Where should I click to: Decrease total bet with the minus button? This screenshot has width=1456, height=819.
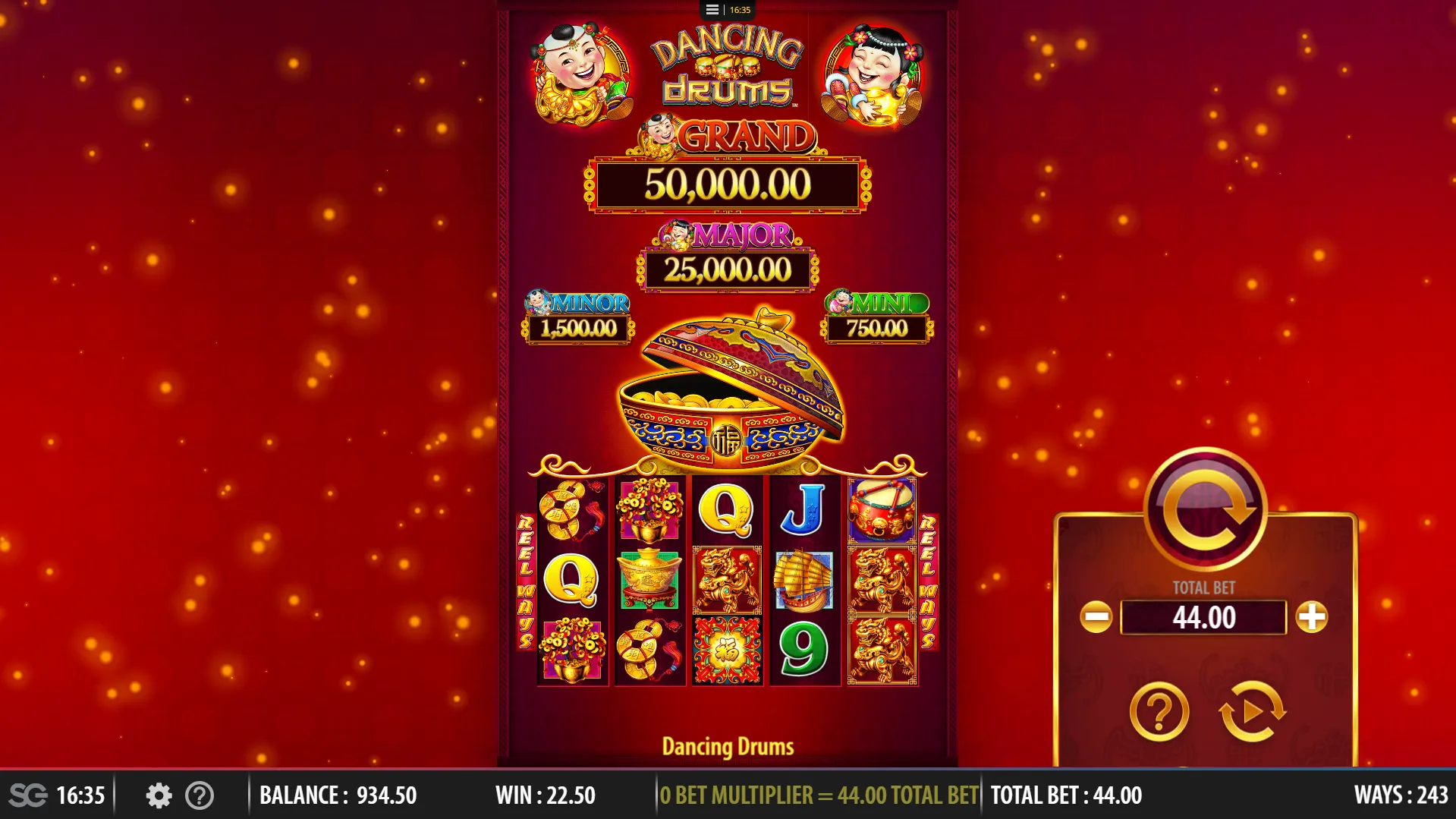pos(1096,617)
